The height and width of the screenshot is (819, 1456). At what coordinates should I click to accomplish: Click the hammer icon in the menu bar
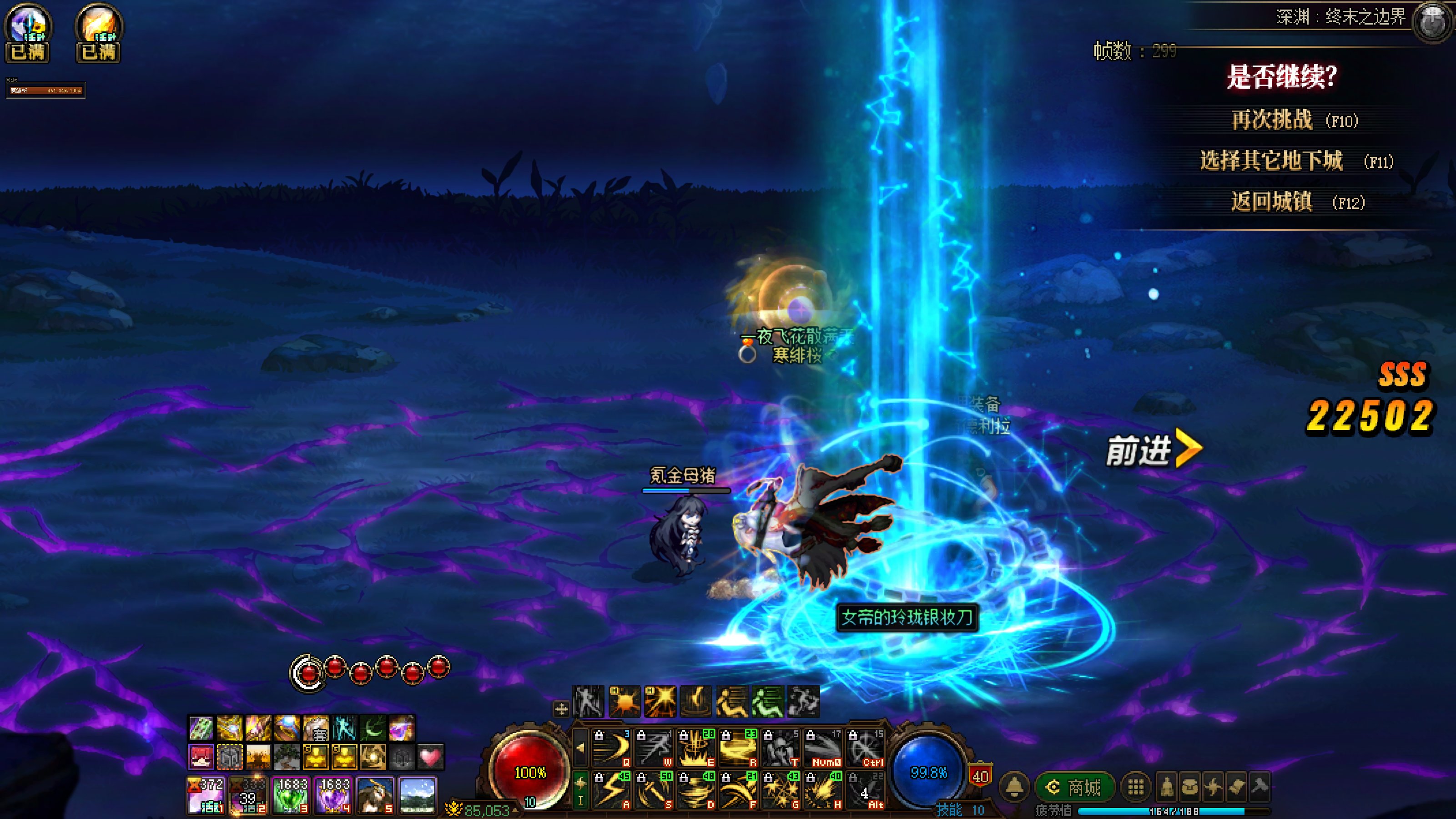click(x=1260, y=786)
